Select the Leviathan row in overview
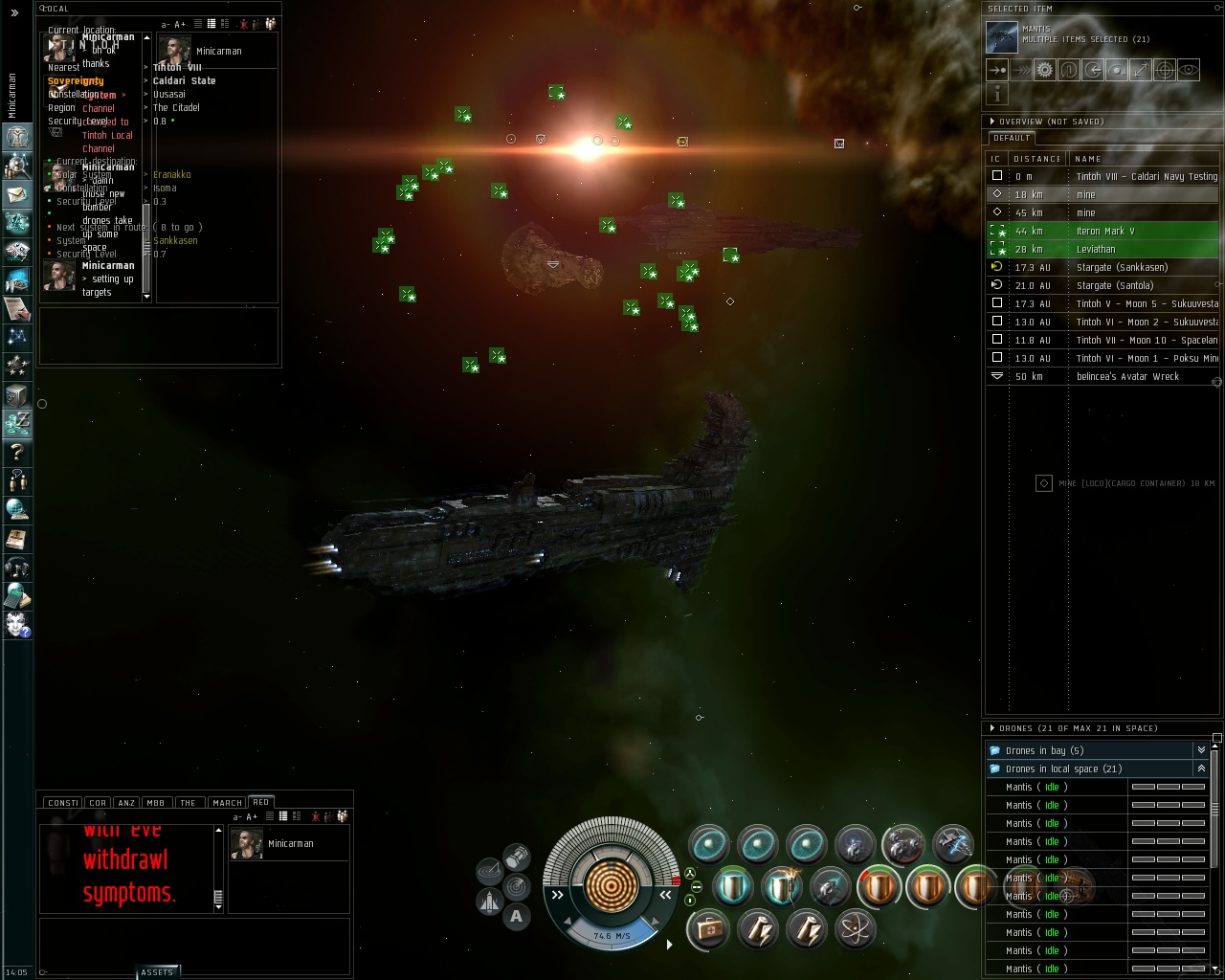 tap(1096, 249)
